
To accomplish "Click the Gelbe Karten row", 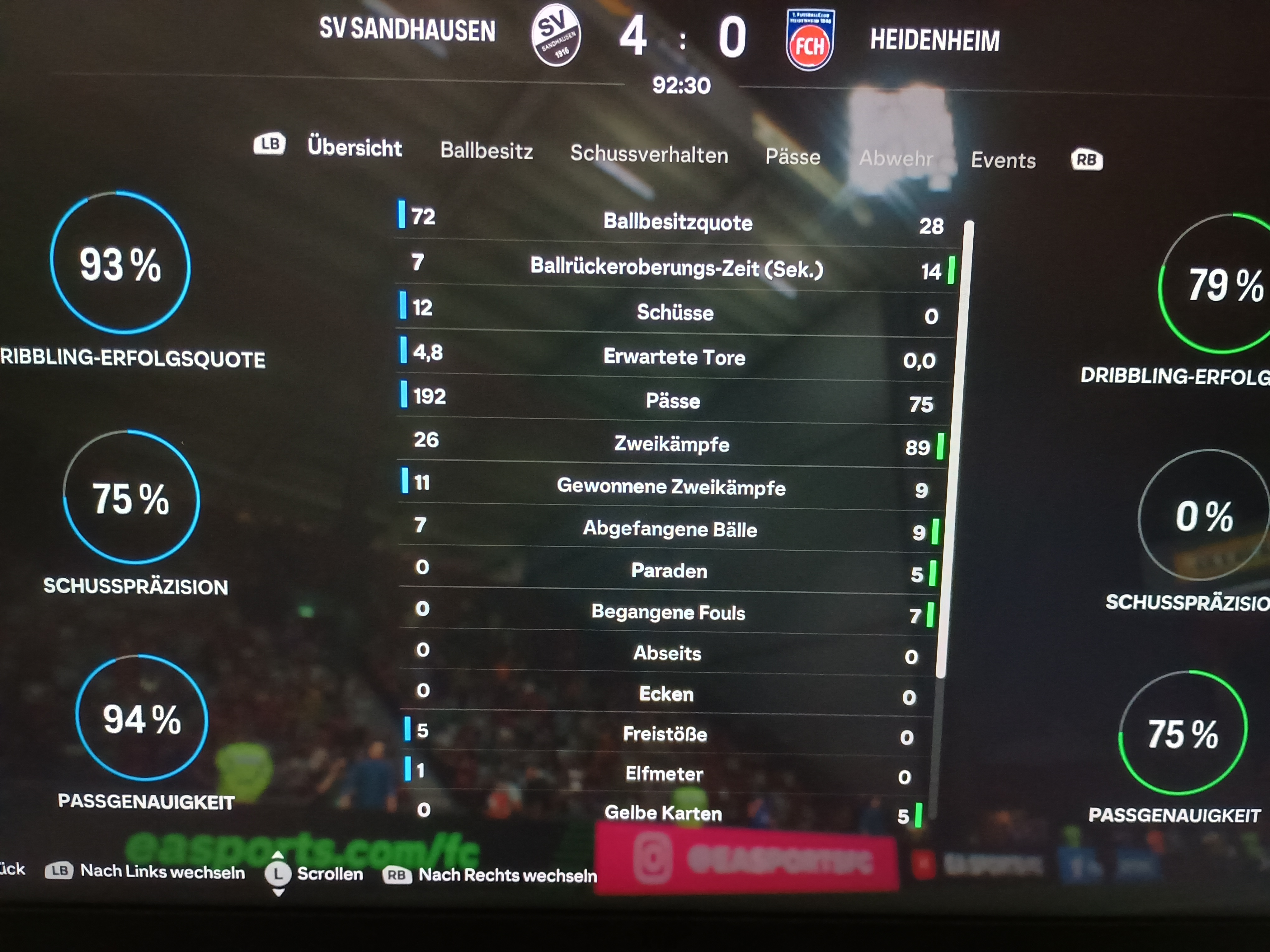I will (663, 813).
